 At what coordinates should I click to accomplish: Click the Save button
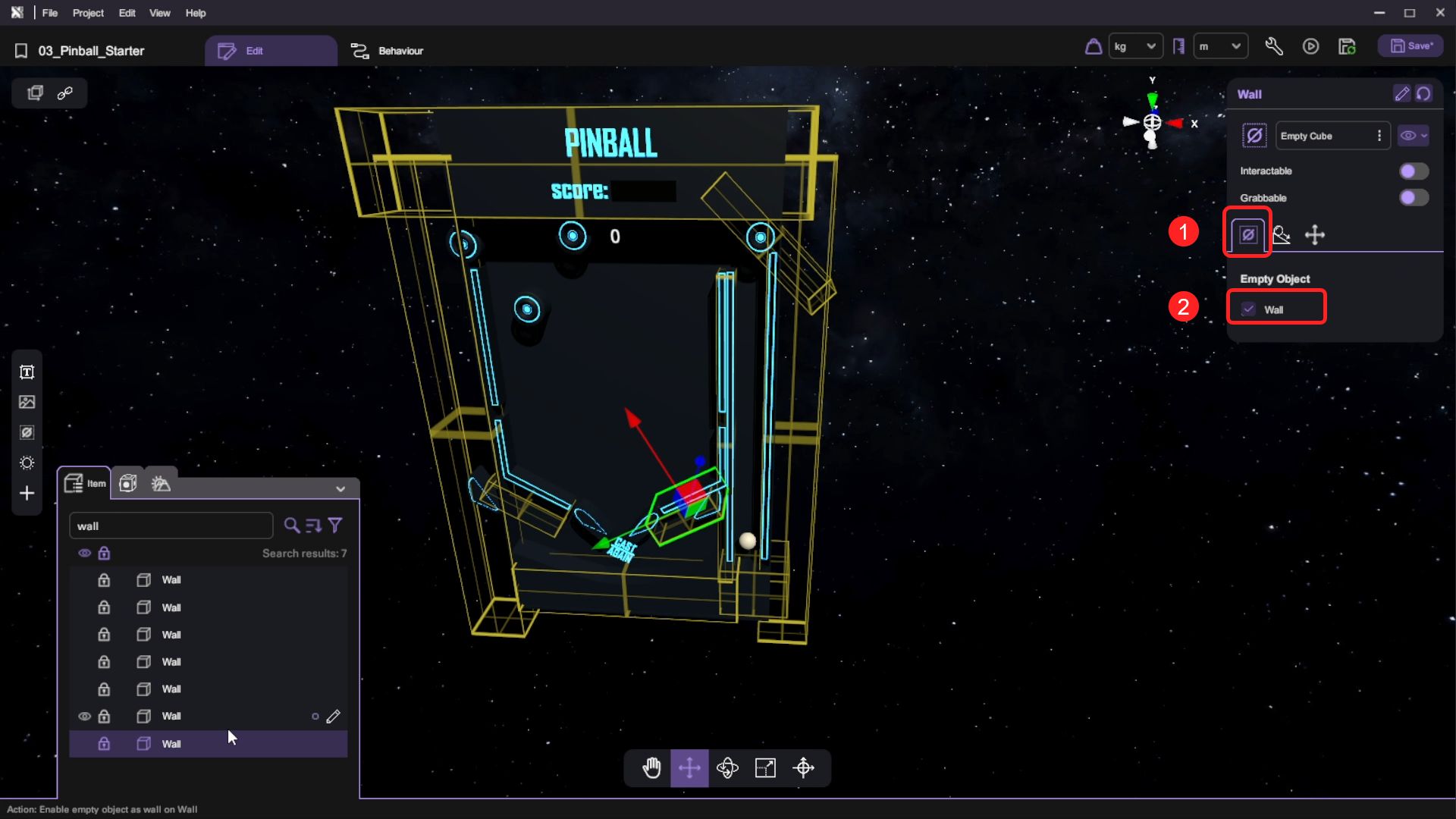(x=1410, y=46)
